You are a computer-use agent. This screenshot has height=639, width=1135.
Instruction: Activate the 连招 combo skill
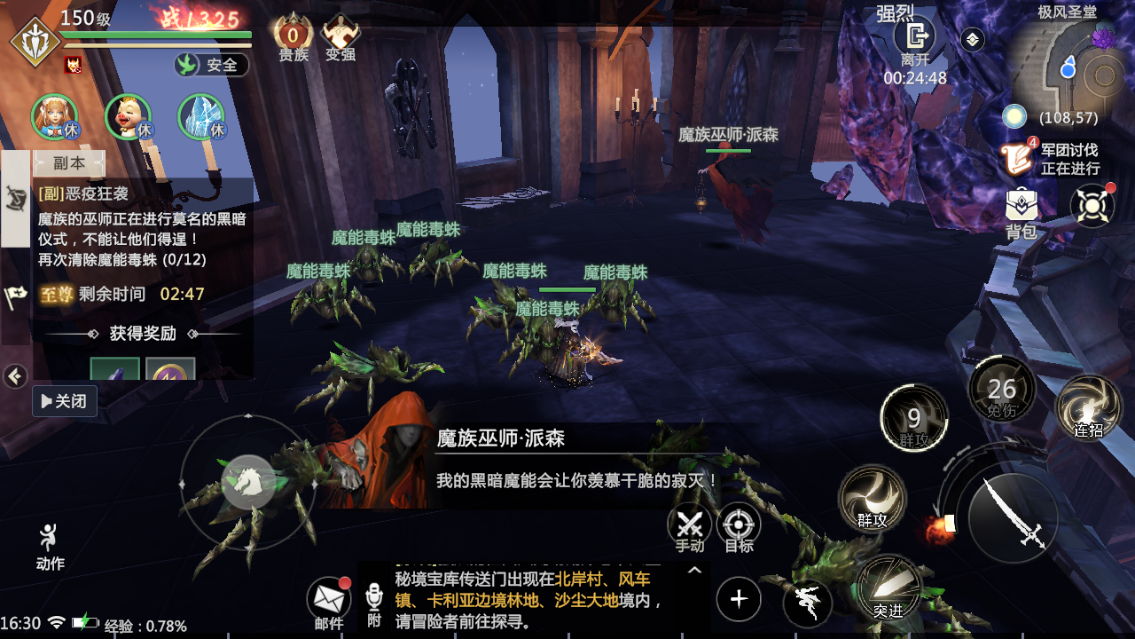[x=1088, y=407]
